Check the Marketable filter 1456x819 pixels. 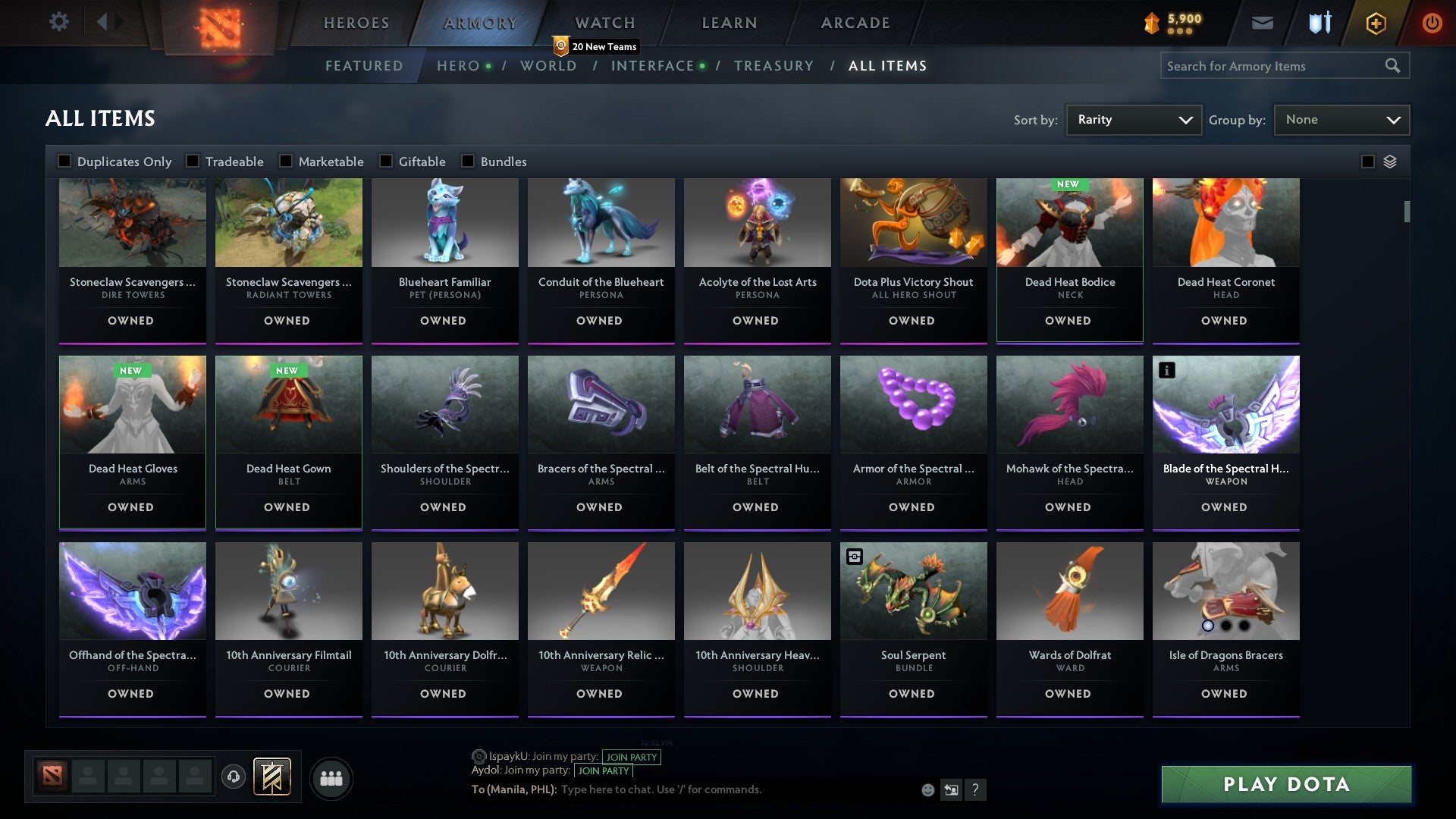click(x=286, y=161)
